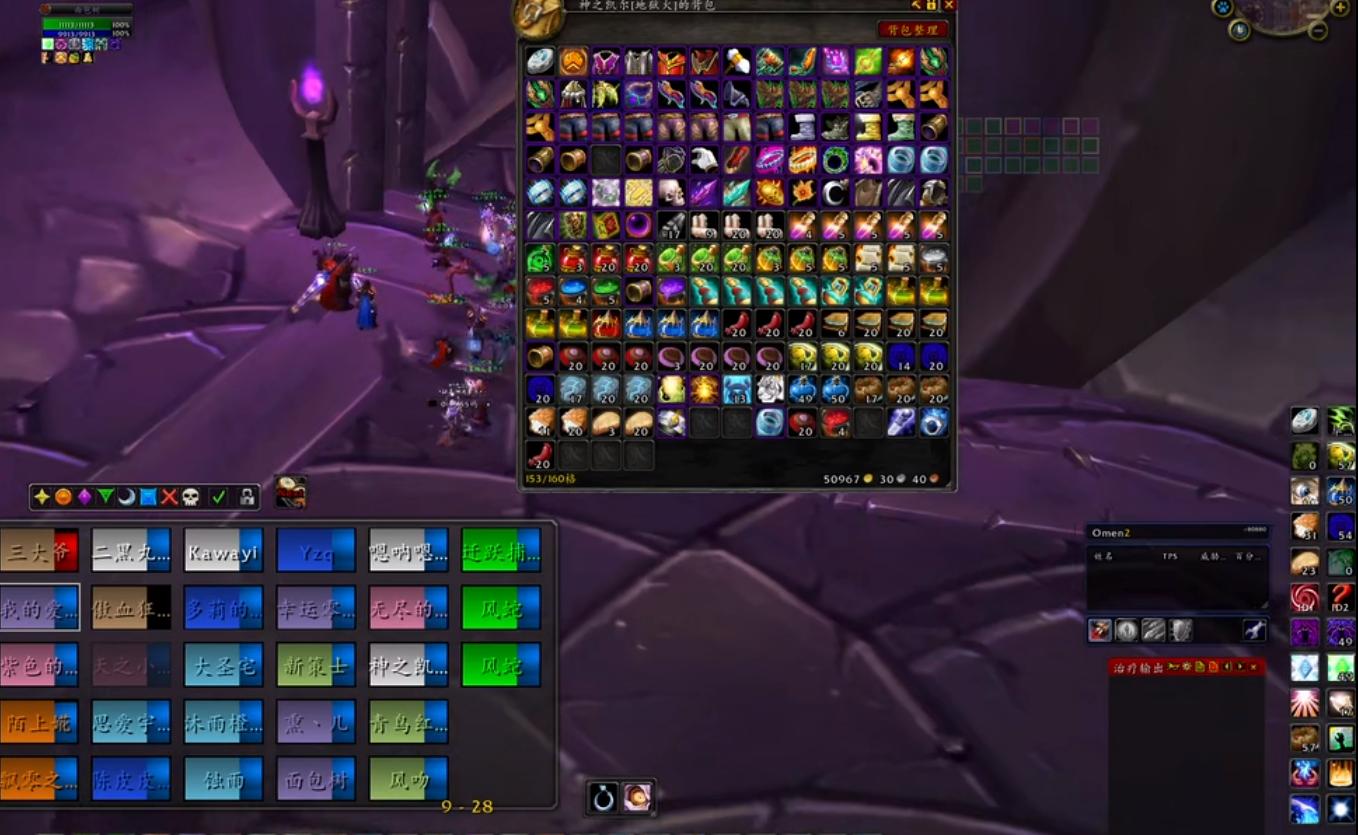This screenshot has width=1358, height=835.
Task: Click the blue moon raid marker icon
Action: click(126, 495)
